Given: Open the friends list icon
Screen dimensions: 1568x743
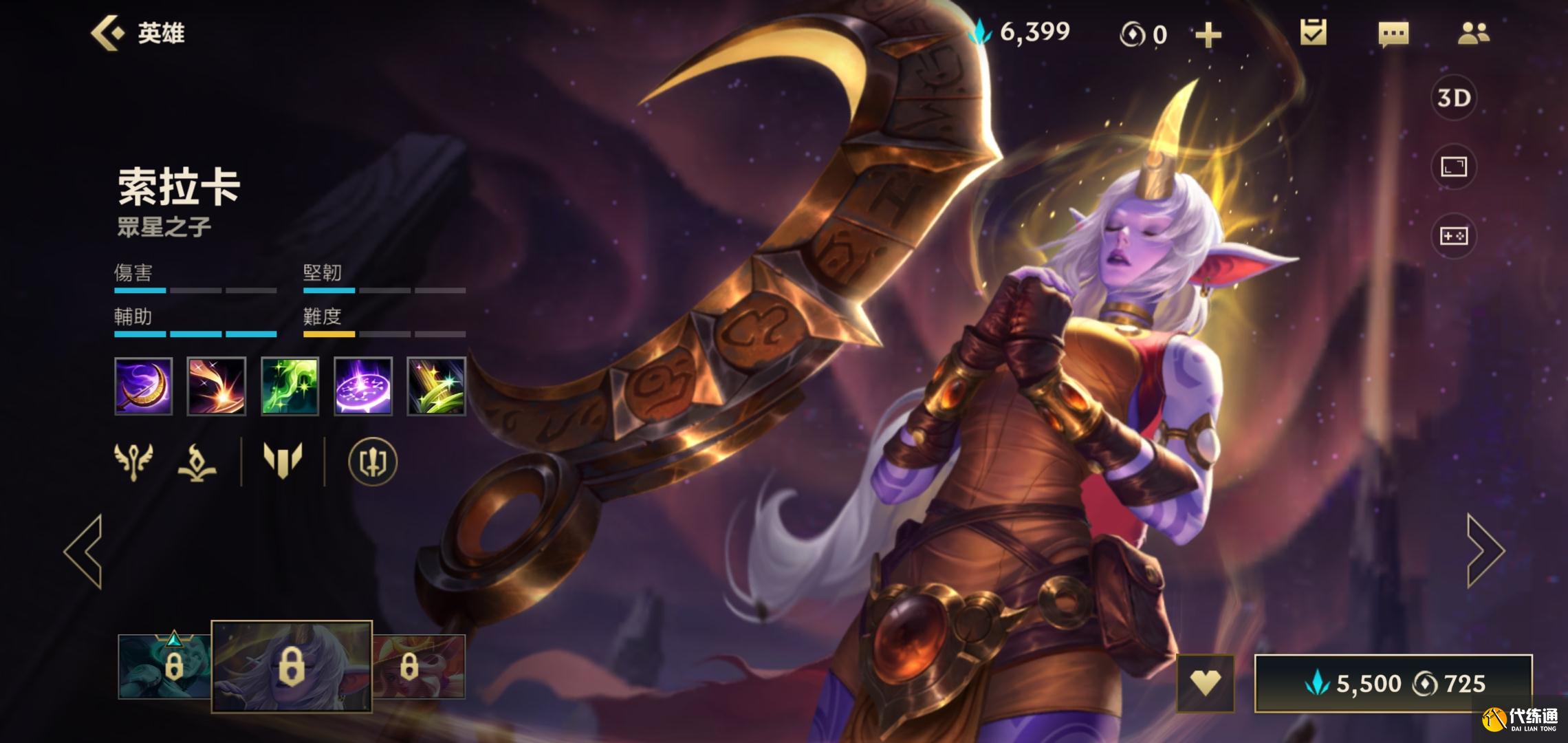Looking at the screenshot, I should click(x=1473, y=33).
